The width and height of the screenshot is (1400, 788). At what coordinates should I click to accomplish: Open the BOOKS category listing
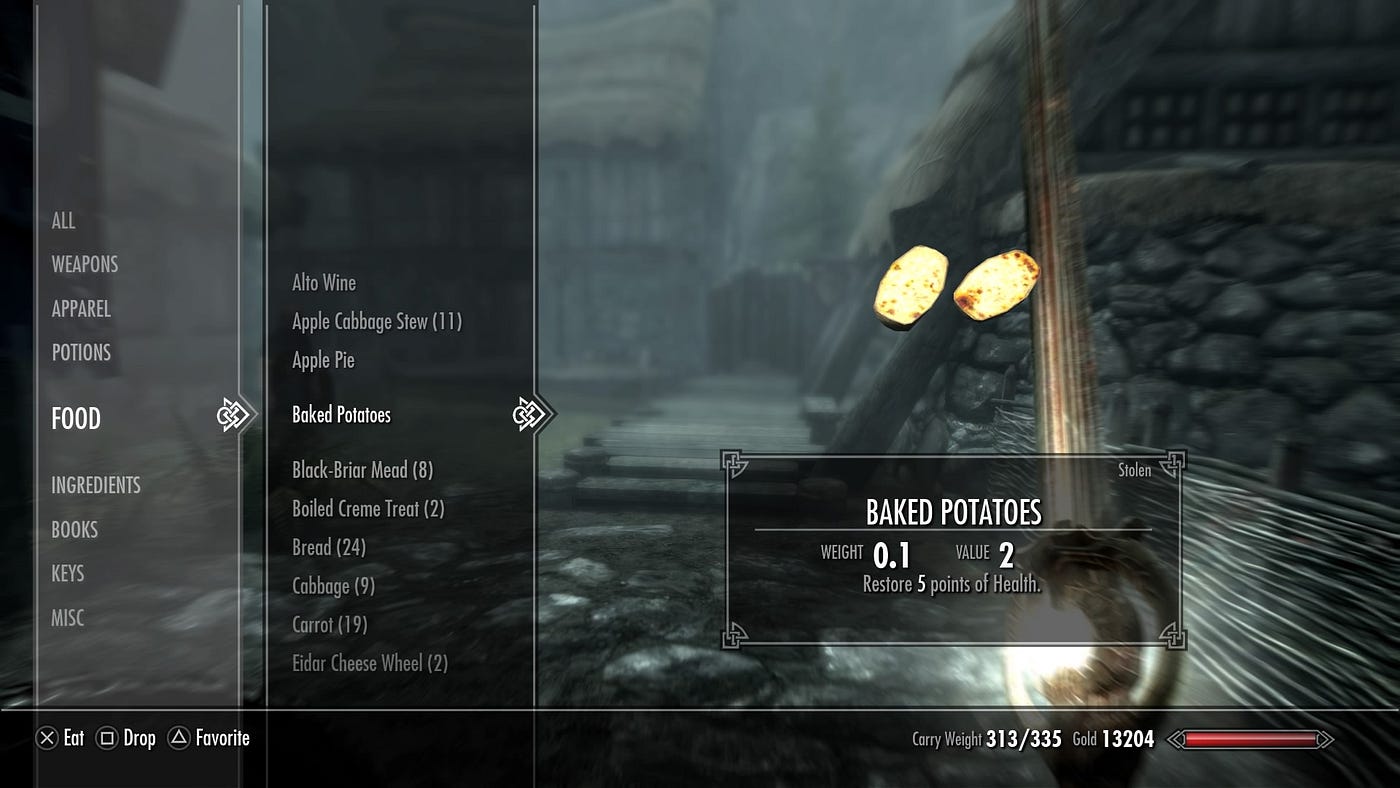pos(75,530)
